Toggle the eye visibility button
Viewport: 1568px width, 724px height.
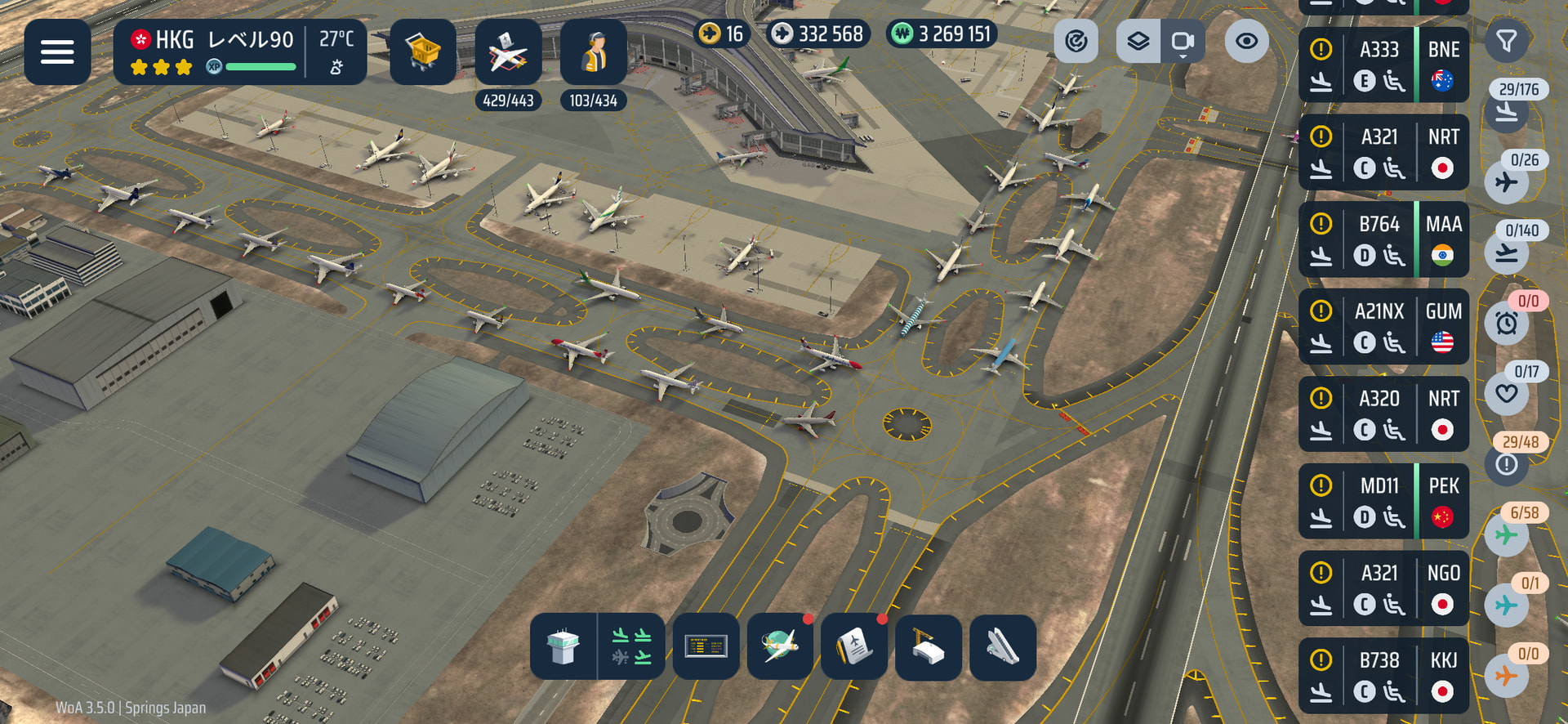coord(1246,41)
